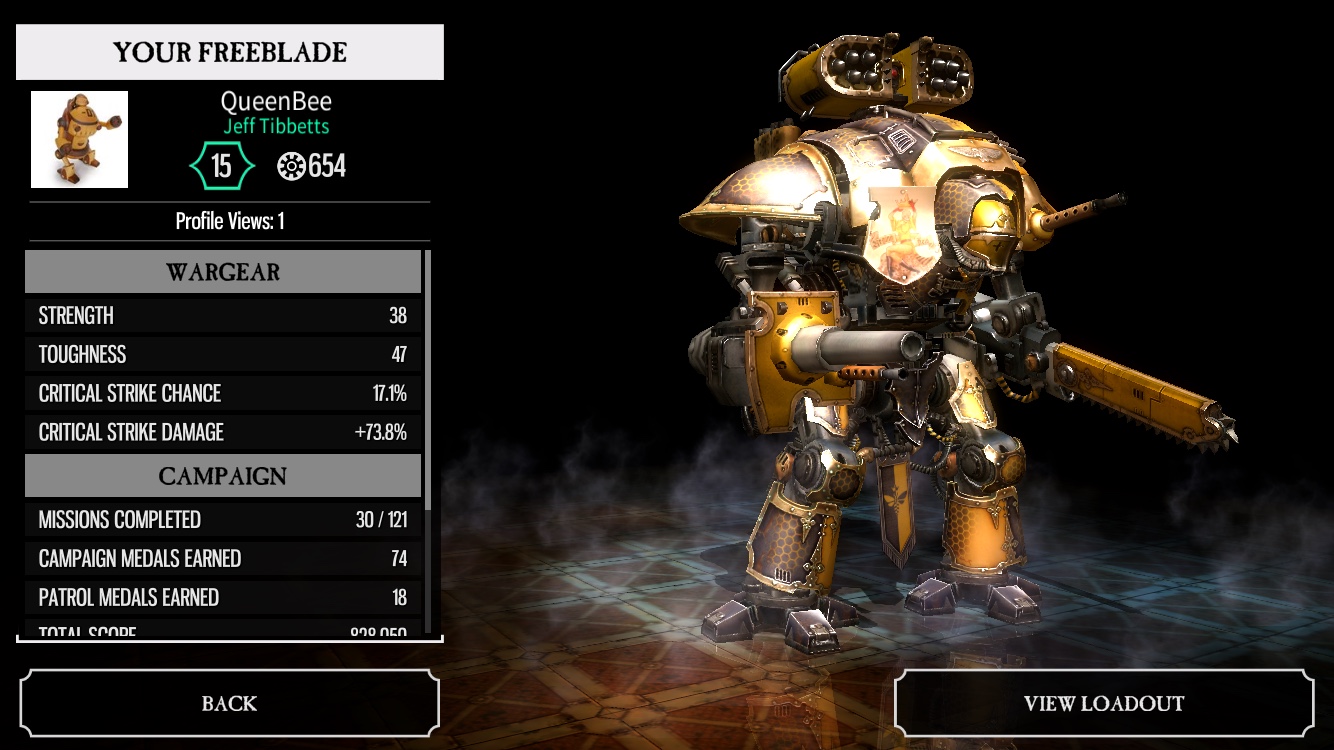Viewport: 1334px width, 750px height.
Task: Select the Jeff Tibbetts player name
Action: (x=276, y=127)
